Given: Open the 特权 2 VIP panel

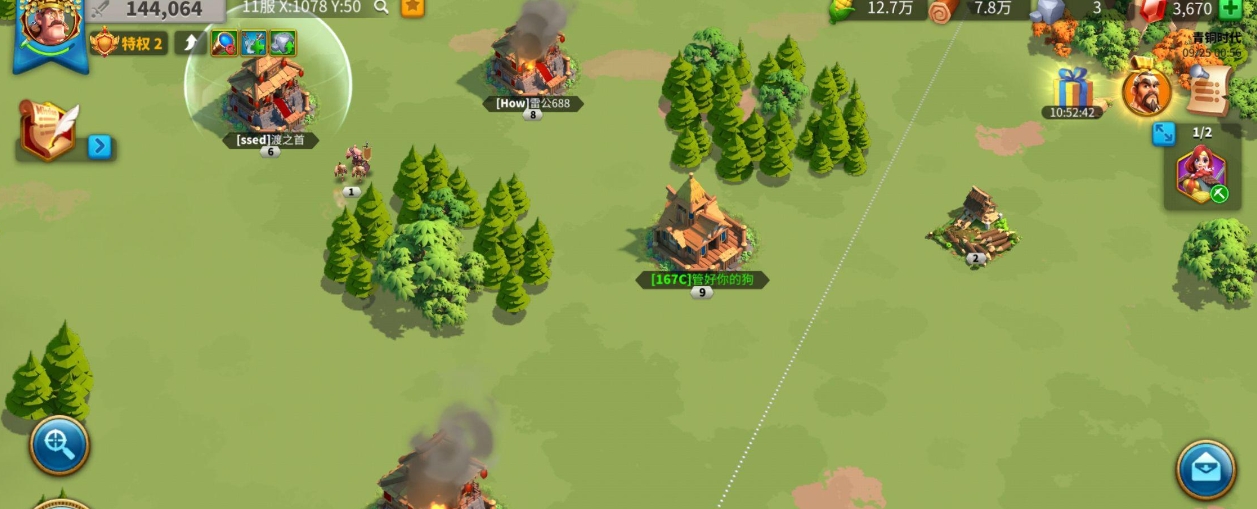Looking at the screenshot, I should (x=128, y=43).
